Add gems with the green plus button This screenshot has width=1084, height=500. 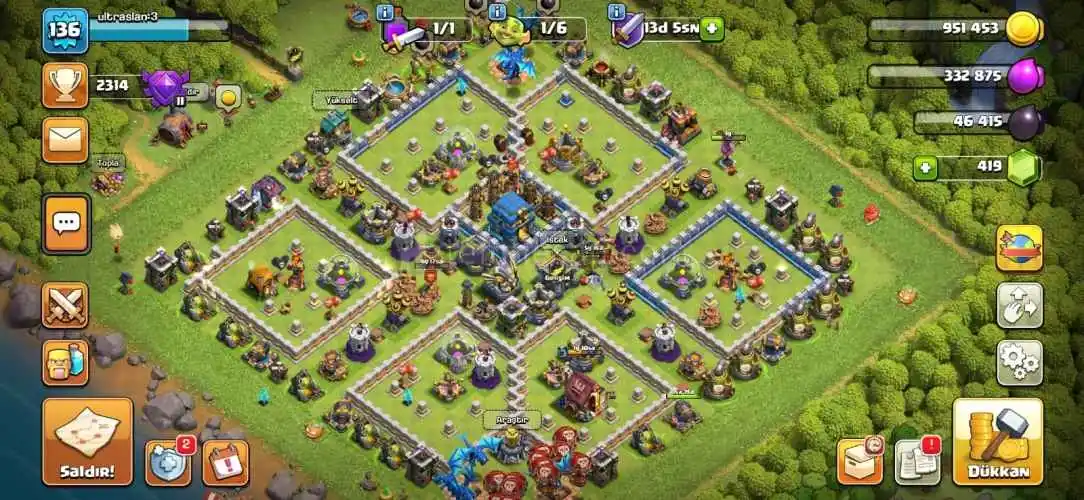pos(927,166)
